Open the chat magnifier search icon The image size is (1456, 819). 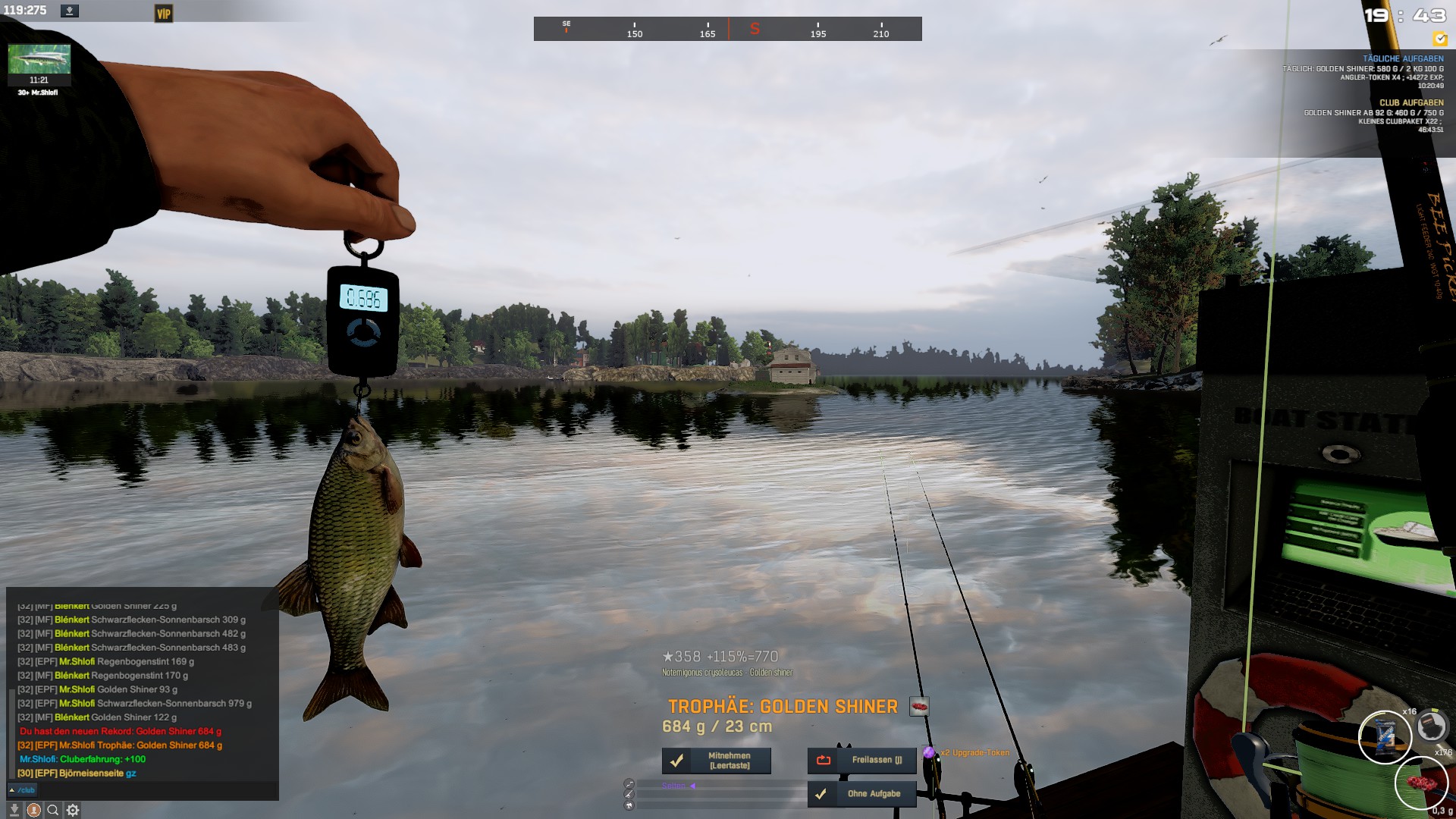coord(53,810)
